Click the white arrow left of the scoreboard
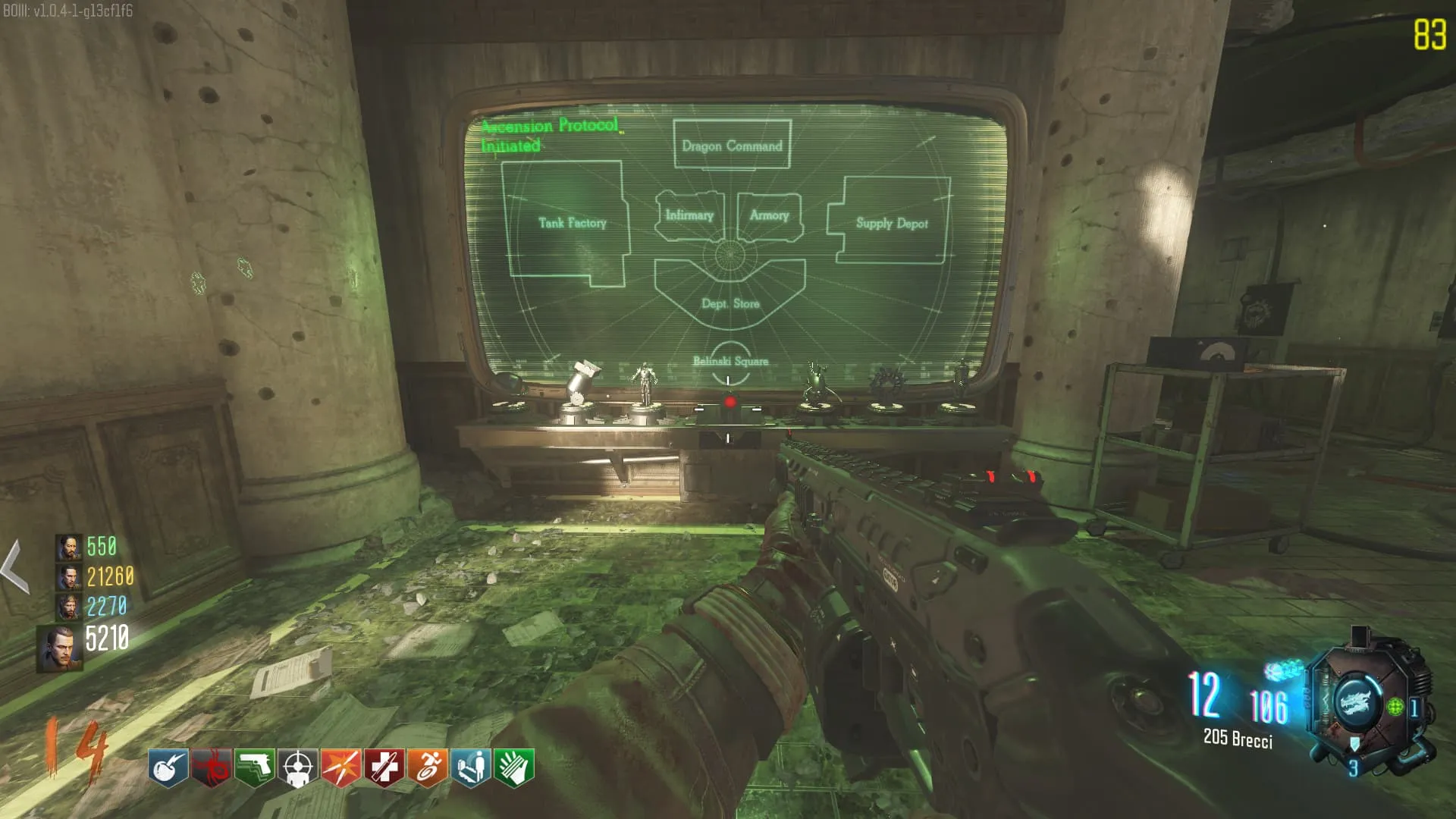This screenshot has height=819, width=1456. (x=15, y=566)
